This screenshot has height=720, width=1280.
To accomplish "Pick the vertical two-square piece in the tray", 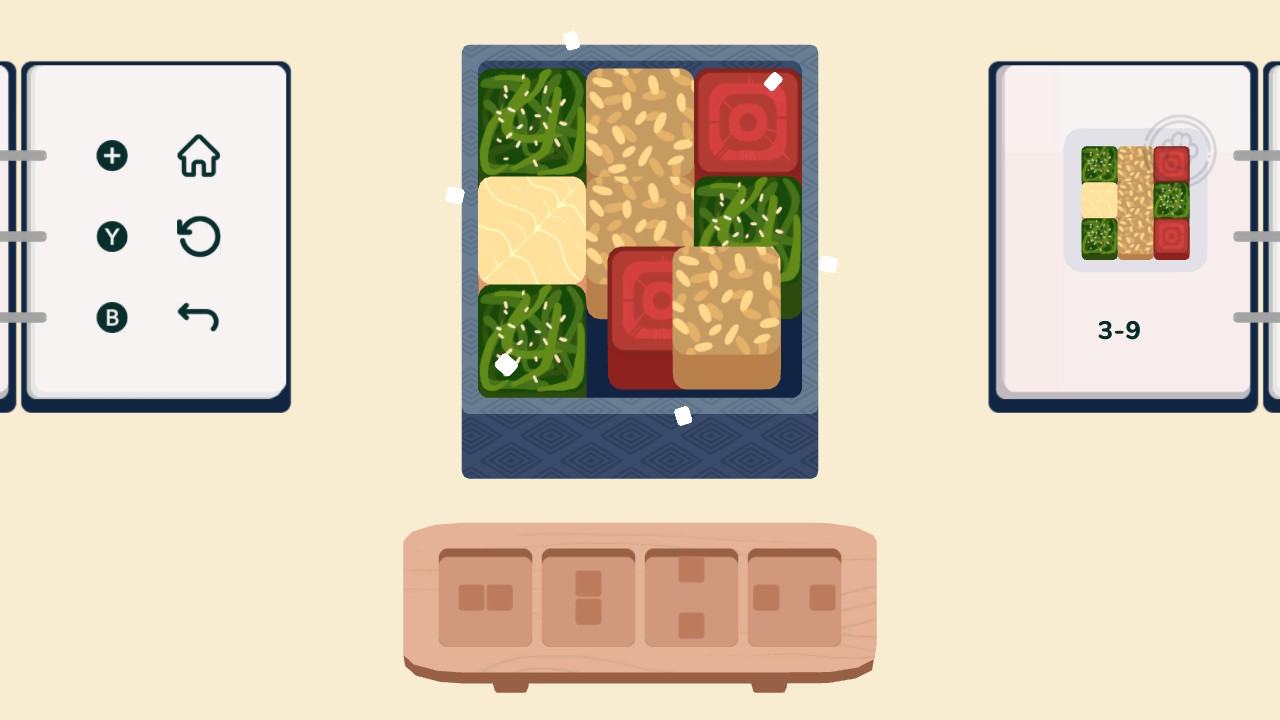I will coord(588,595).
